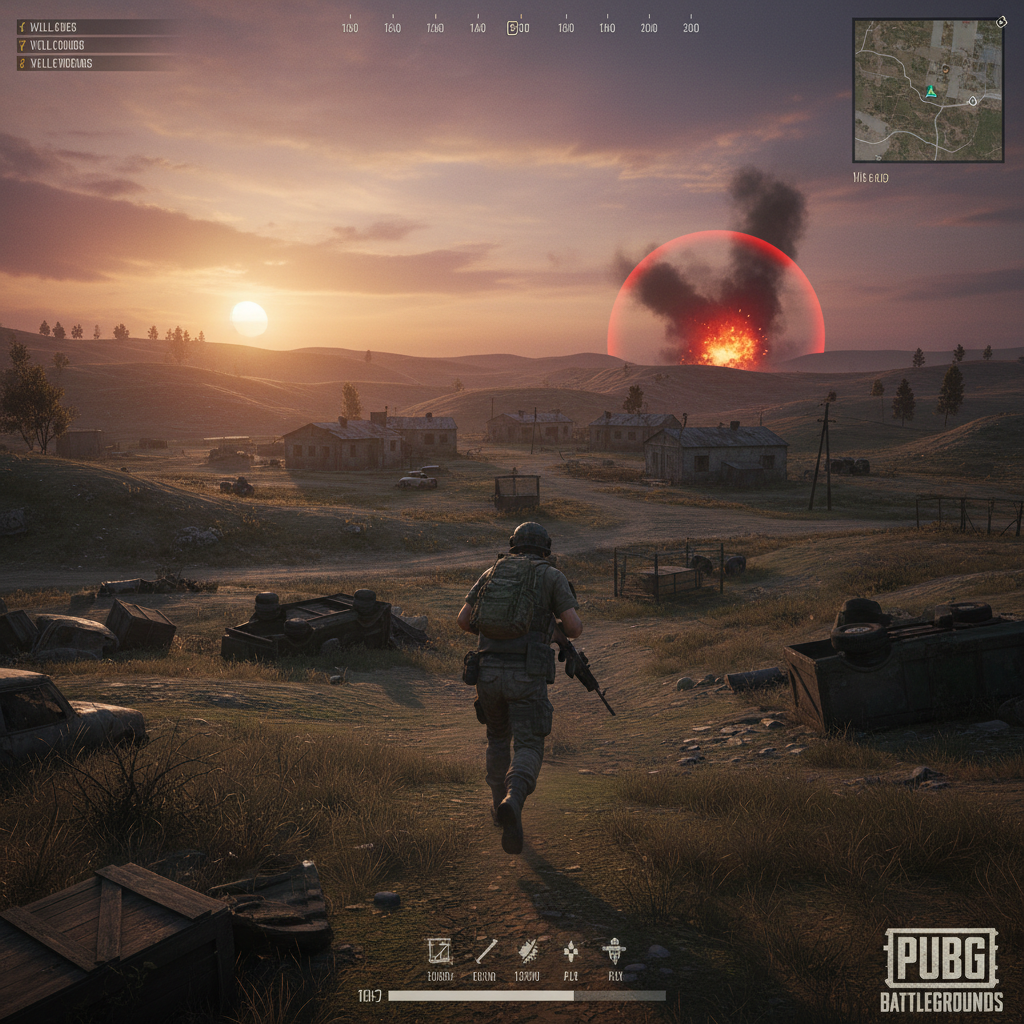Select the small cross-shaped item slot
Image resolution: width=1024 pixels, height=1024 pixels.
click(x=570, y=951)
